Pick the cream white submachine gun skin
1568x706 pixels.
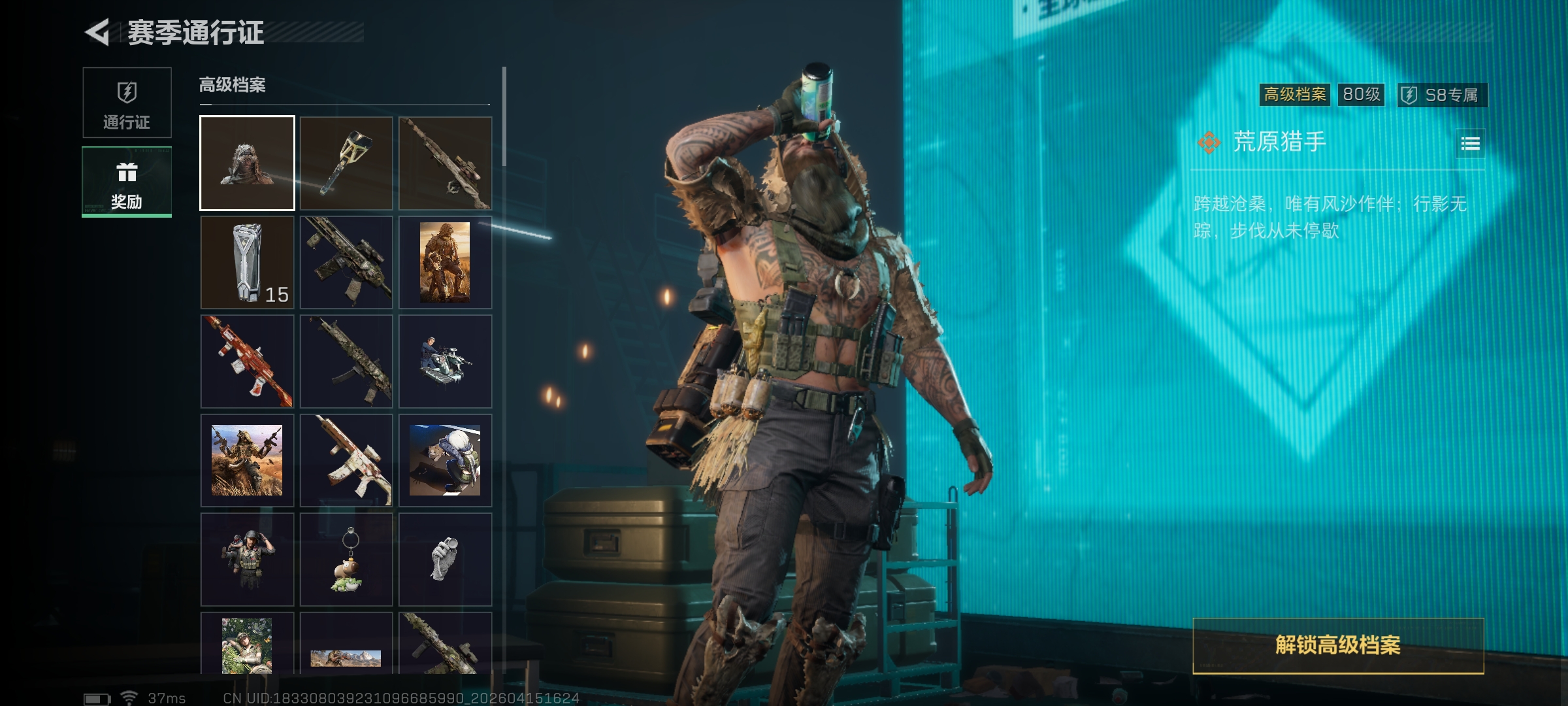(346, 460)
